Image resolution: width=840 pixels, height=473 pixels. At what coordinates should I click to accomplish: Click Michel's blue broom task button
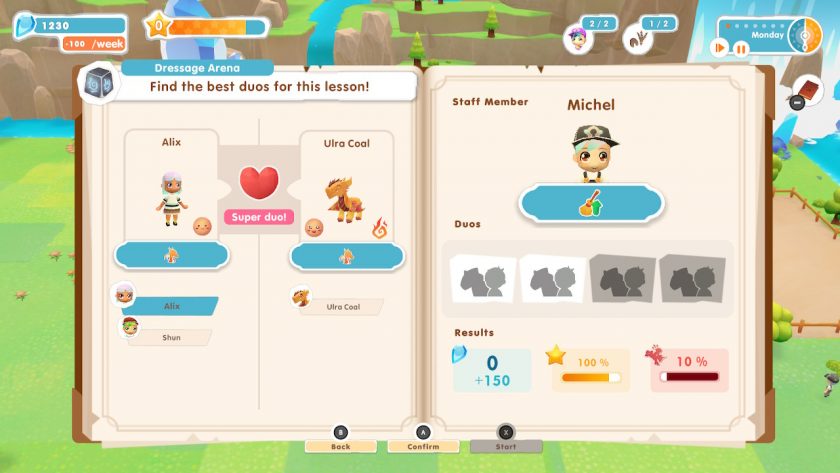point(590,204)
